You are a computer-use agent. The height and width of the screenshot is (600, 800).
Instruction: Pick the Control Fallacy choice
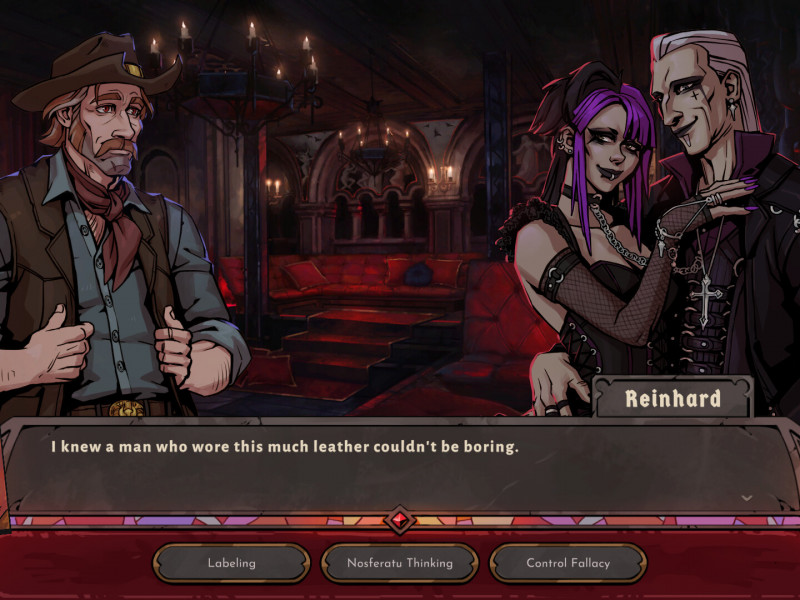click(x=568, y=563)
